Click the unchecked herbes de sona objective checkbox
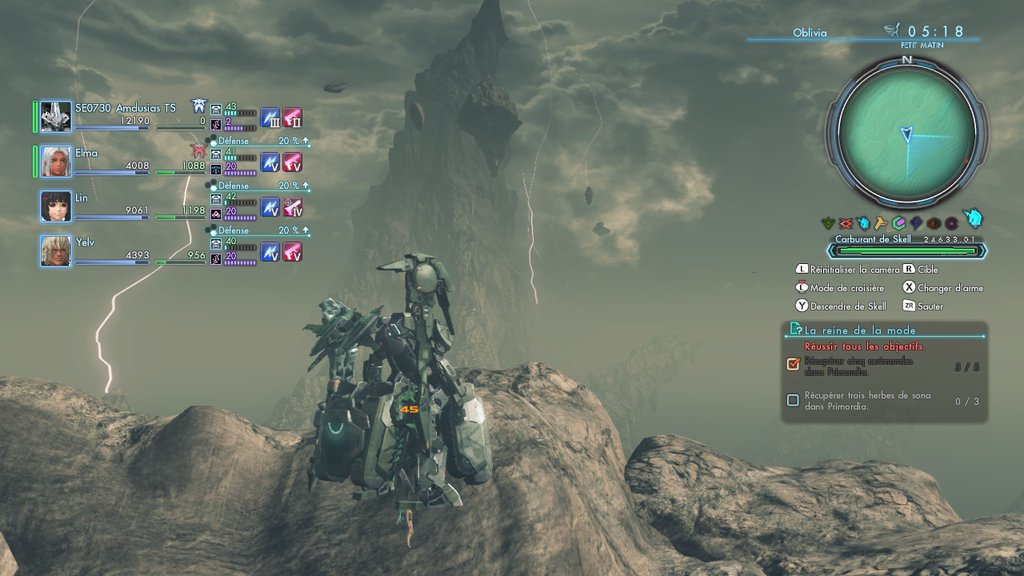Viewport: 1024px width, 576px height. pos(793,400)
